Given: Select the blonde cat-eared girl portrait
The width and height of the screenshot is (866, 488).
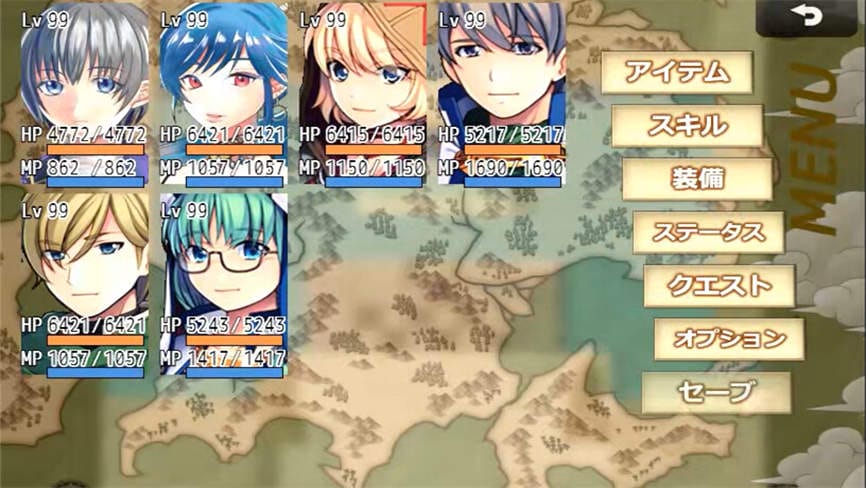Looking at the screenshot, I should pos(362,95).
